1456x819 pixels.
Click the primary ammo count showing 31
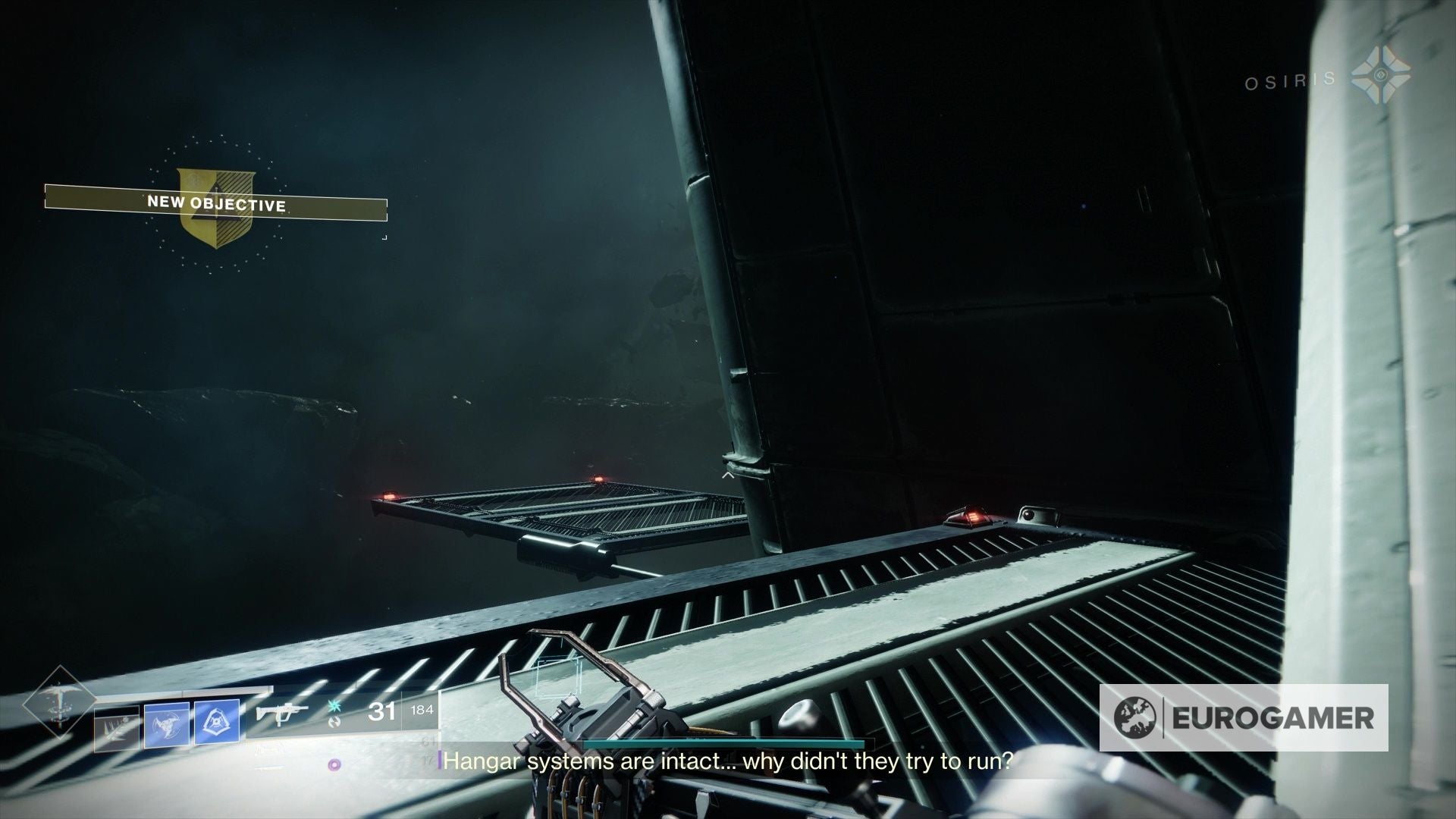pyautogui.click(x=381, y=712)
